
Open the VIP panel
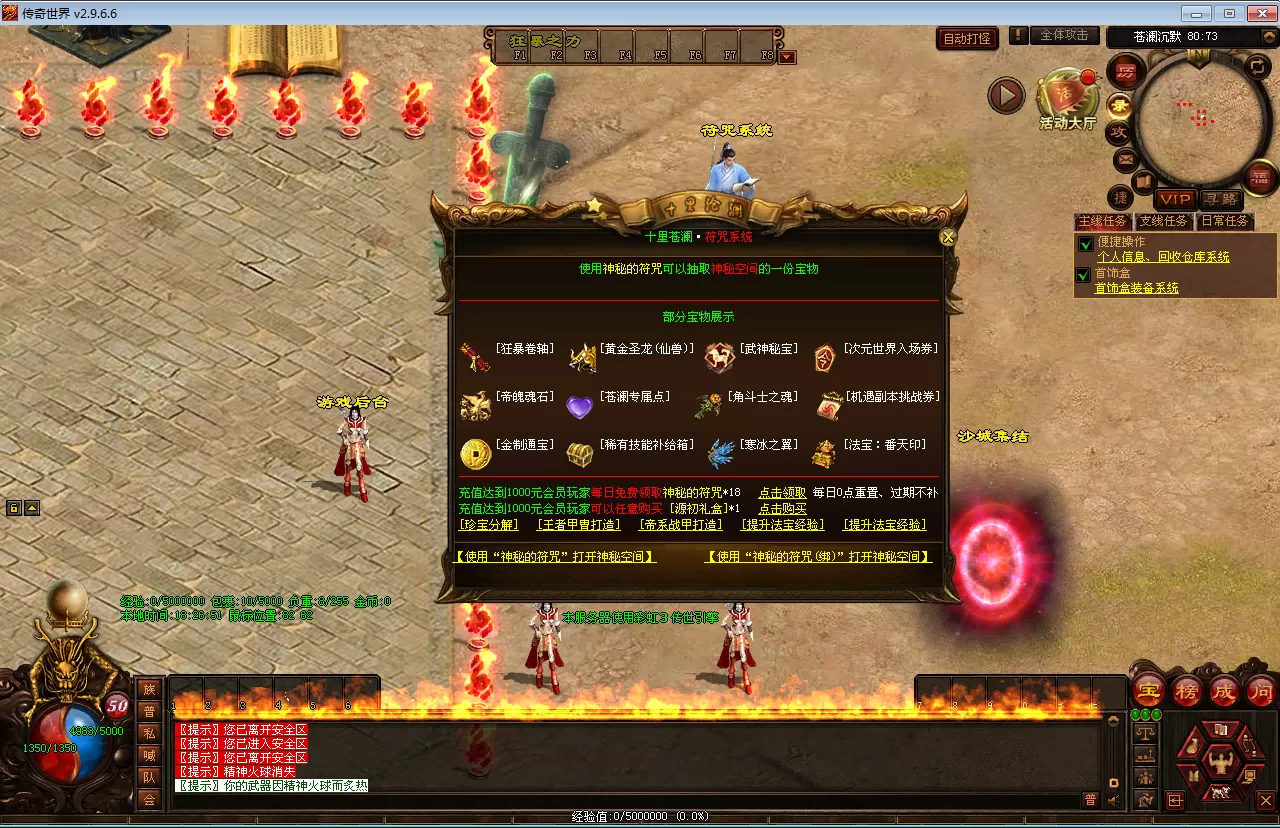tap(1175, 200)
